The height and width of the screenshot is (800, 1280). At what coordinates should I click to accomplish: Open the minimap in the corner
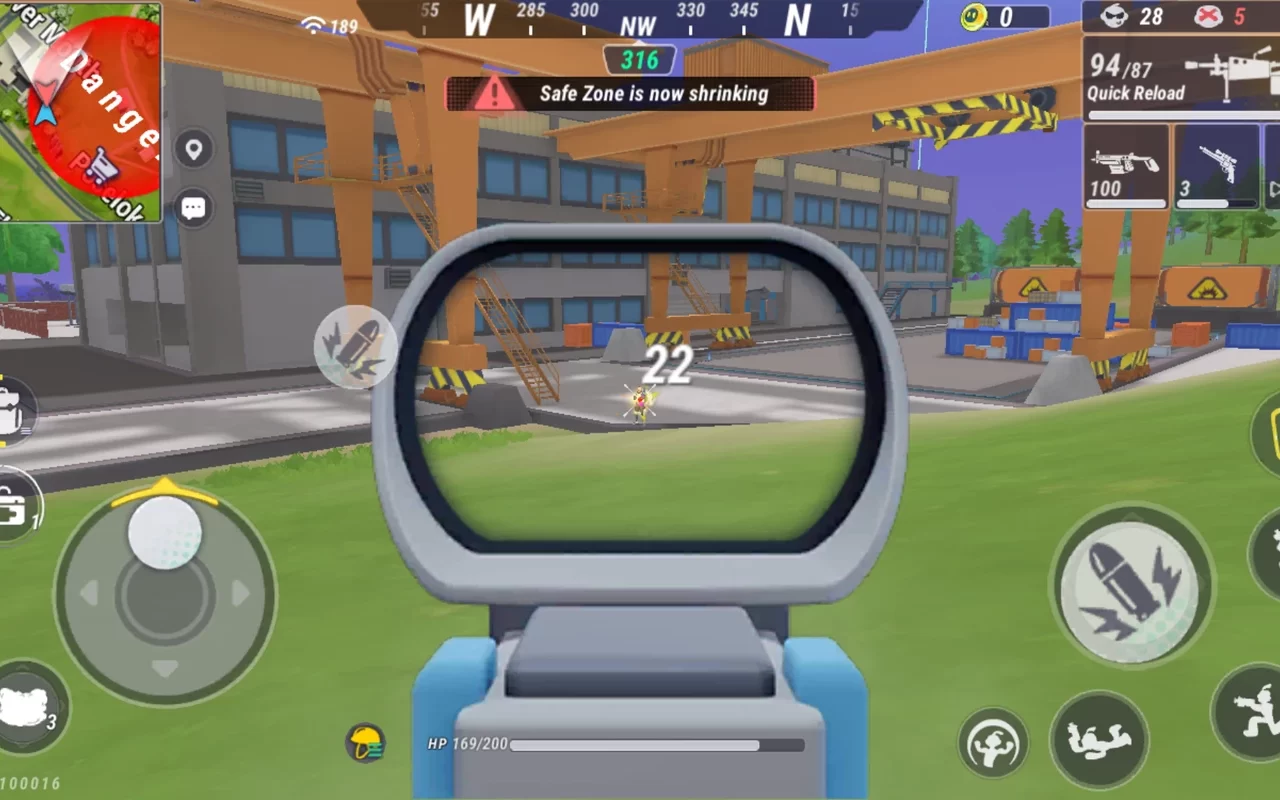click(x=82, y=110)
